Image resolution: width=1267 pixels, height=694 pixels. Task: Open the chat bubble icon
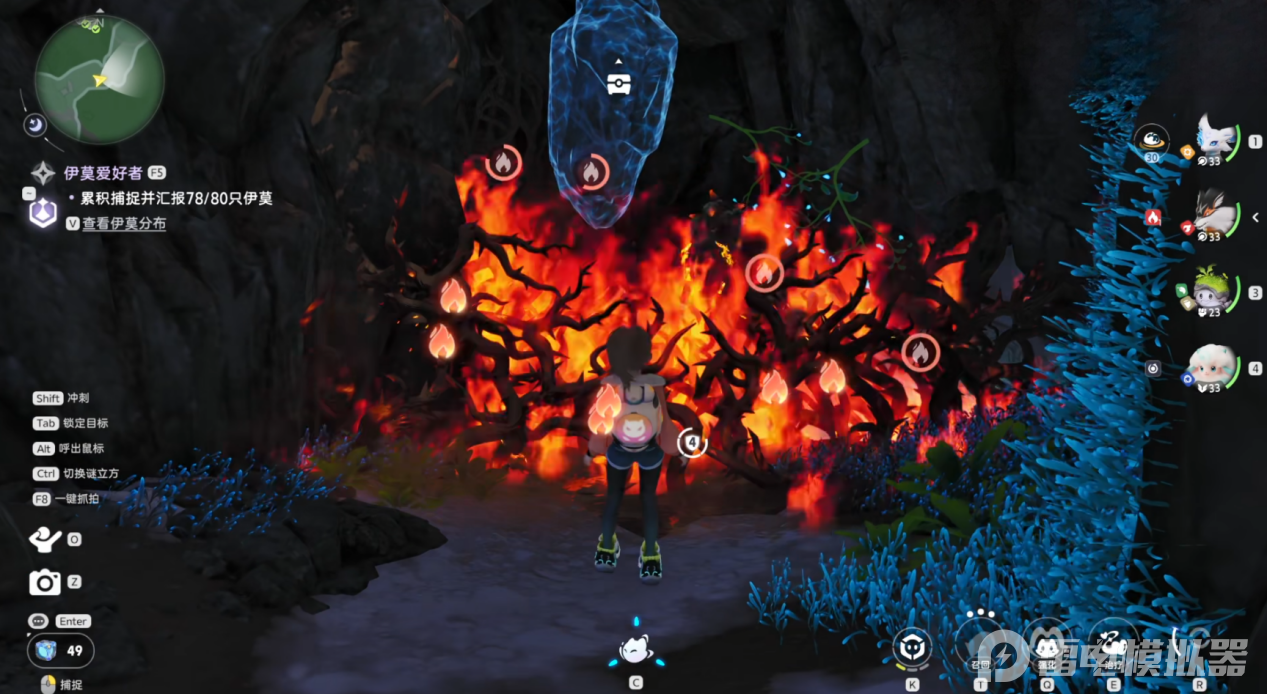39,621
